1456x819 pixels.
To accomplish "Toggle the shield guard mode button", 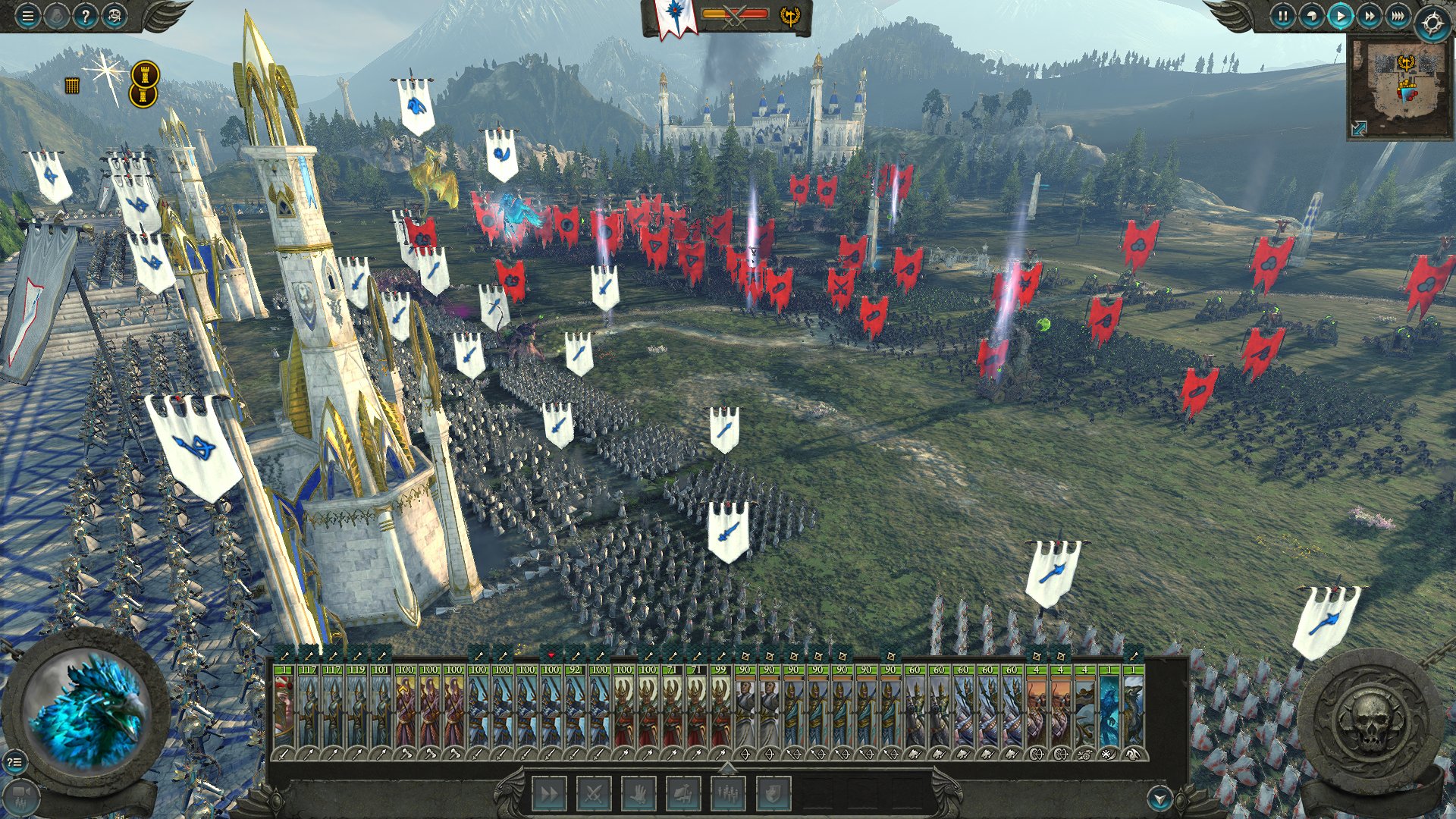I will pos(773,794).
